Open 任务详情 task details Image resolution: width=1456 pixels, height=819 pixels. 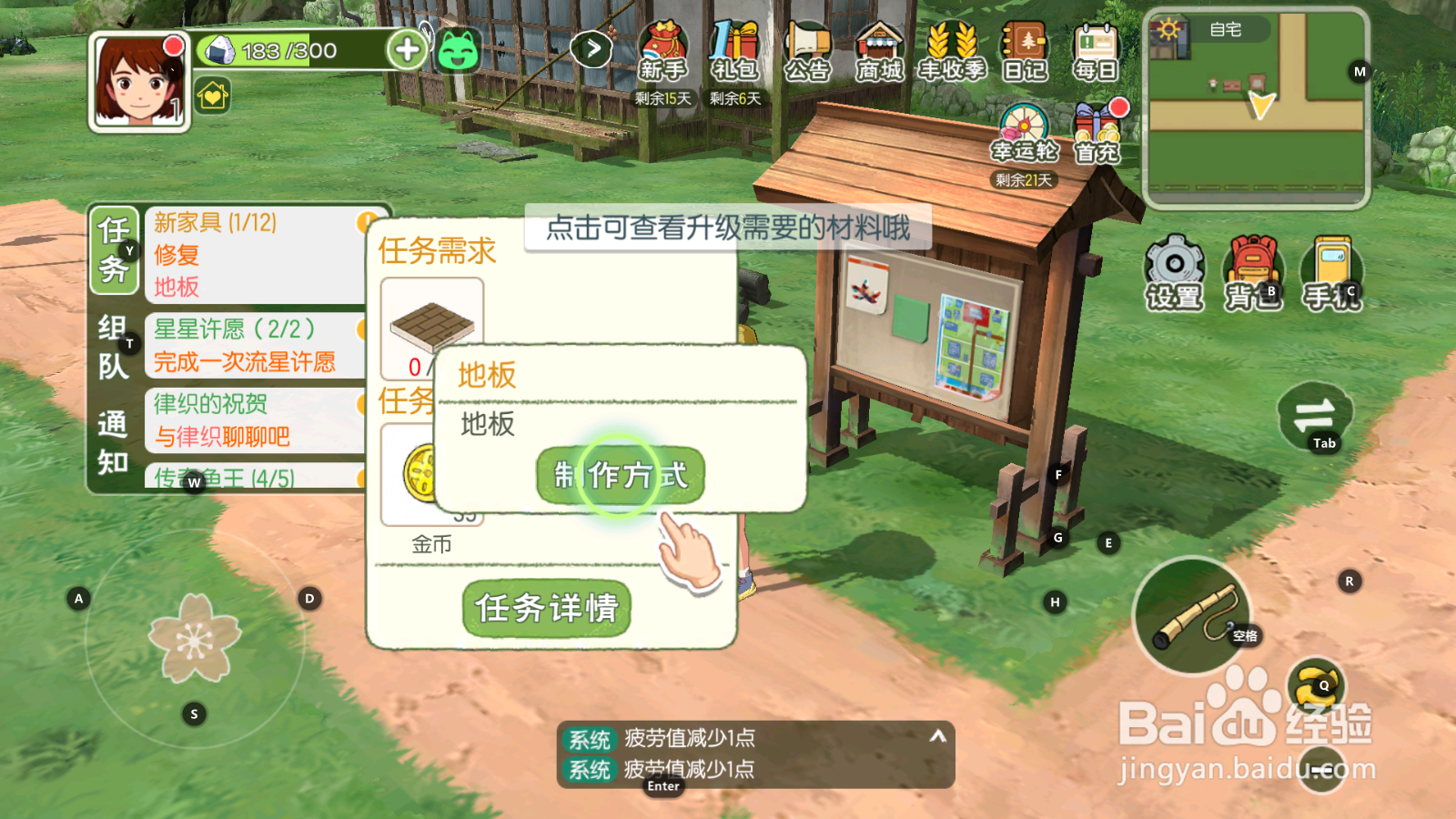pyautogui.click(x=546, y=608)
